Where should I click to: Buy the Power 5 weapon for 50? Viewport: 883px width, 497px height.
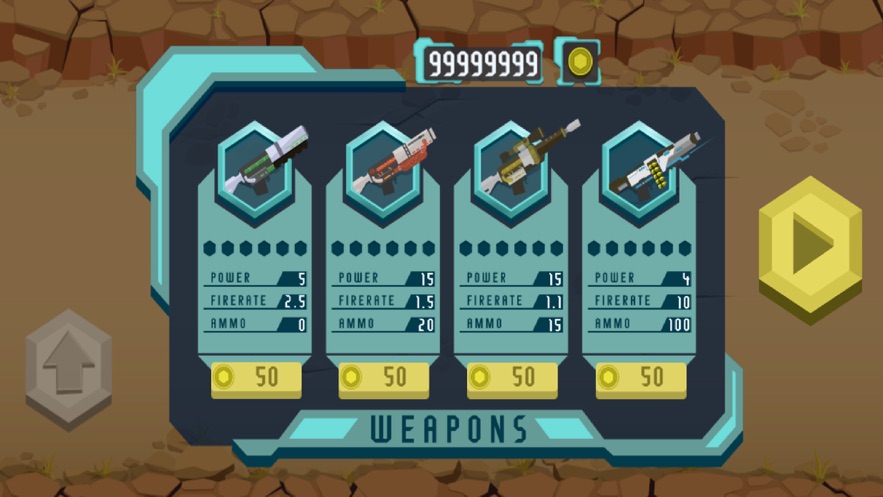[x=256, y=377]
